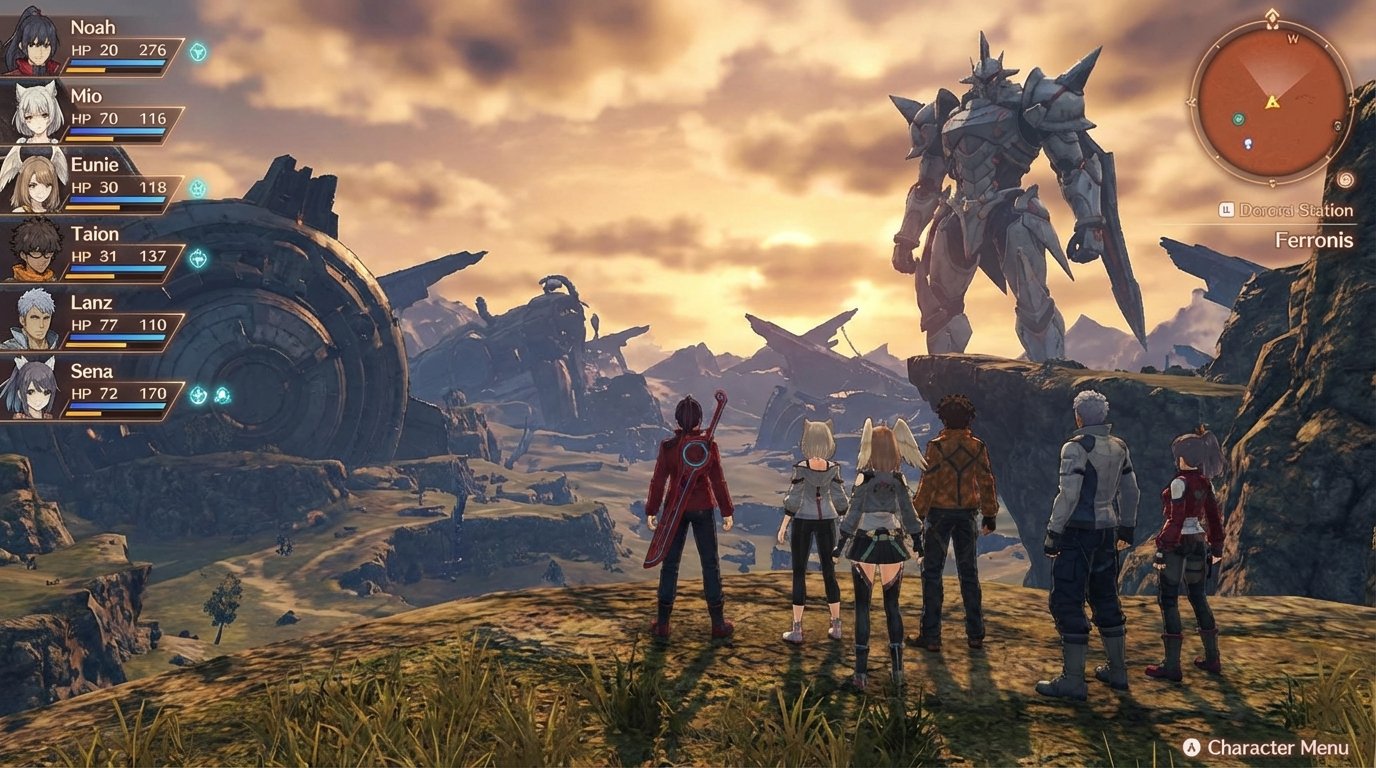1376x768 pixels.
Task: Click the Ferronis region name text
Action: click(1314, 241)
